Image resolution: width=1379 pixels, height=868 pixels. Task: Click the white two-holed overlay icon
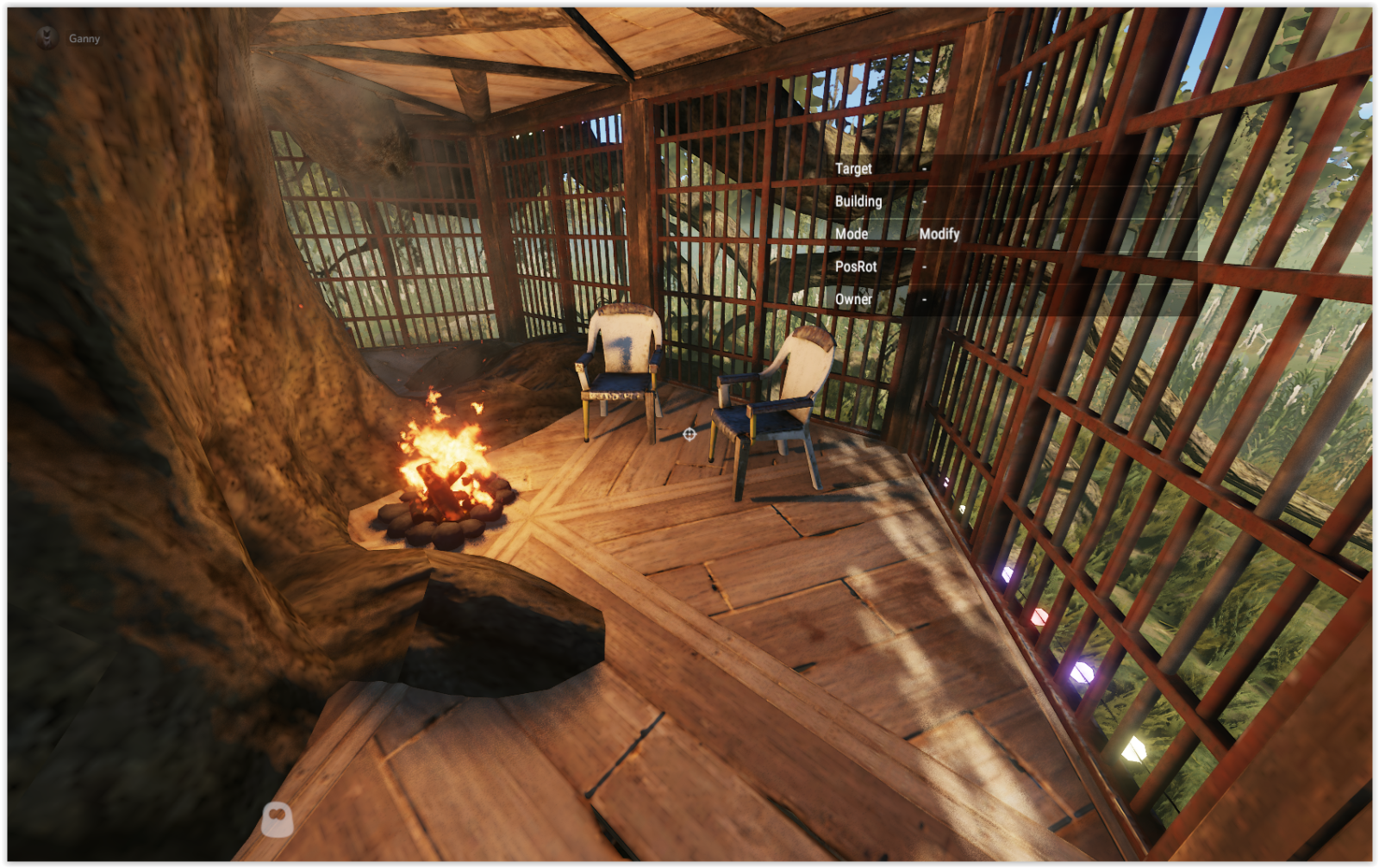tap(277, 819)
